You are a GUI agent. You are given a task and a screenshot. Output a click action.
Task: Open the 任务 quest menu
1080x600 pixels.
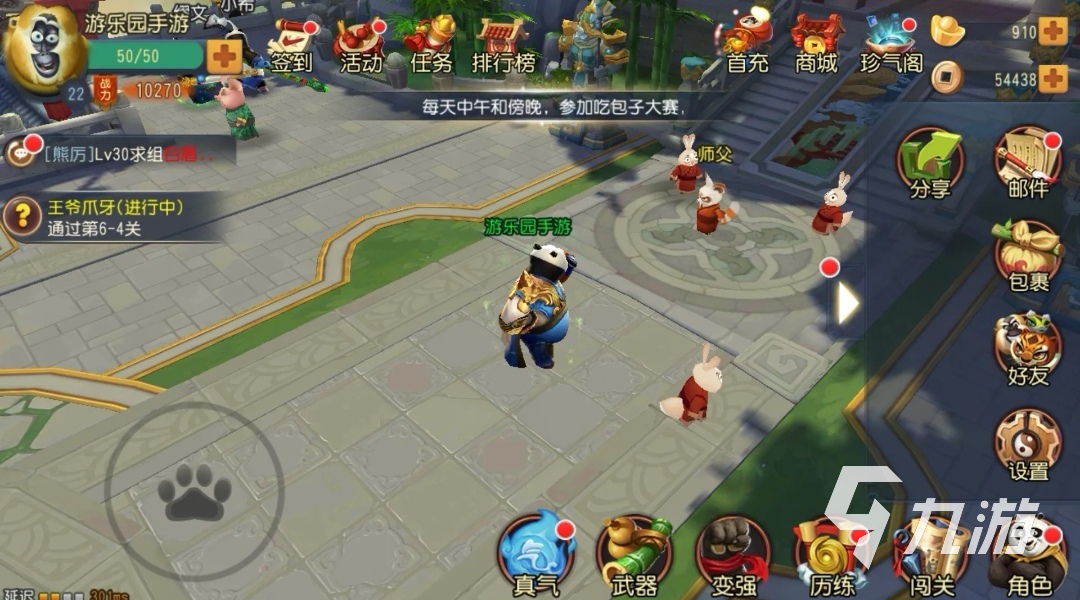tap(431, 46)
